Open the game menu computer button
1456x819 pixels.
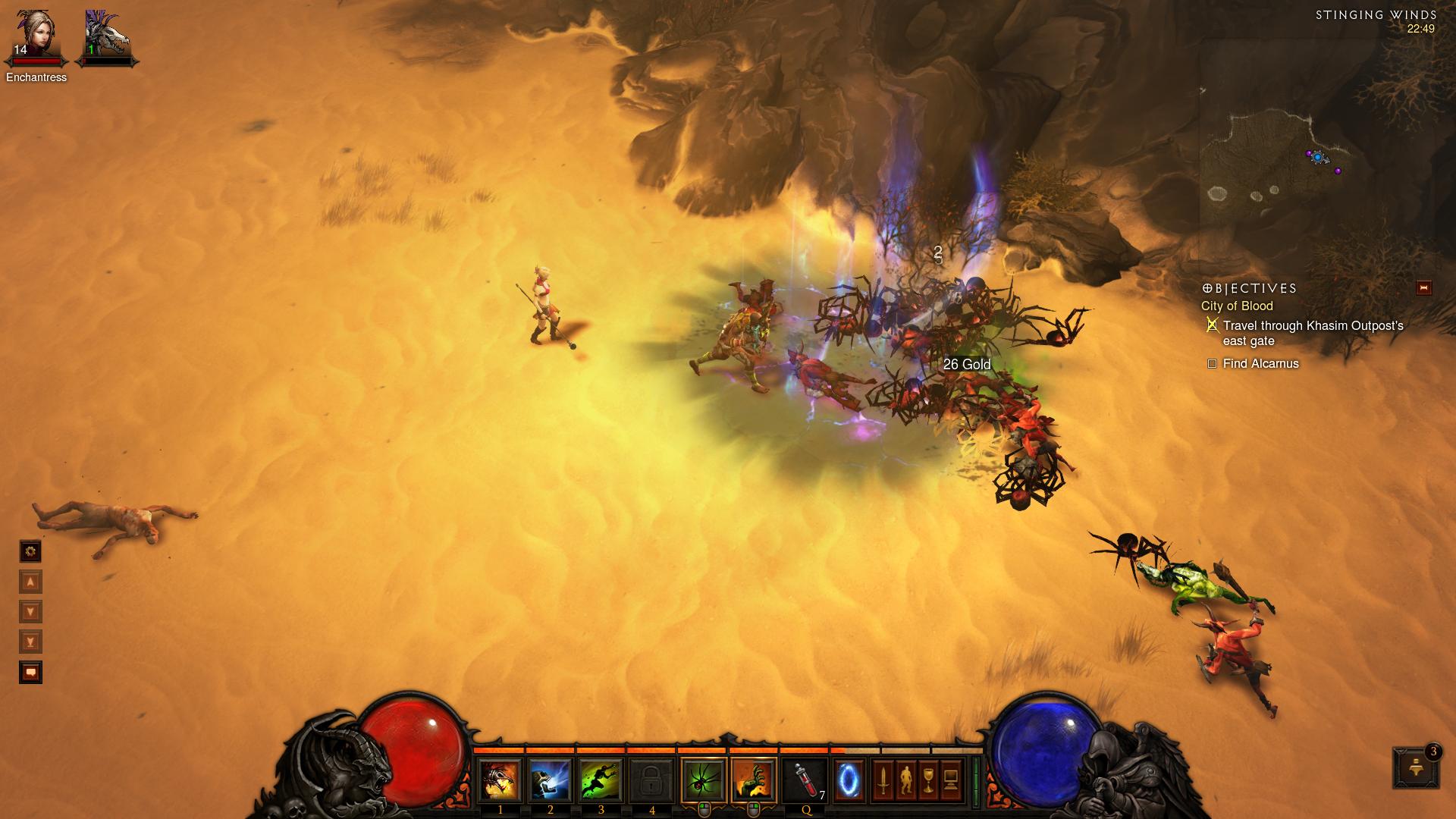point(951,780)
